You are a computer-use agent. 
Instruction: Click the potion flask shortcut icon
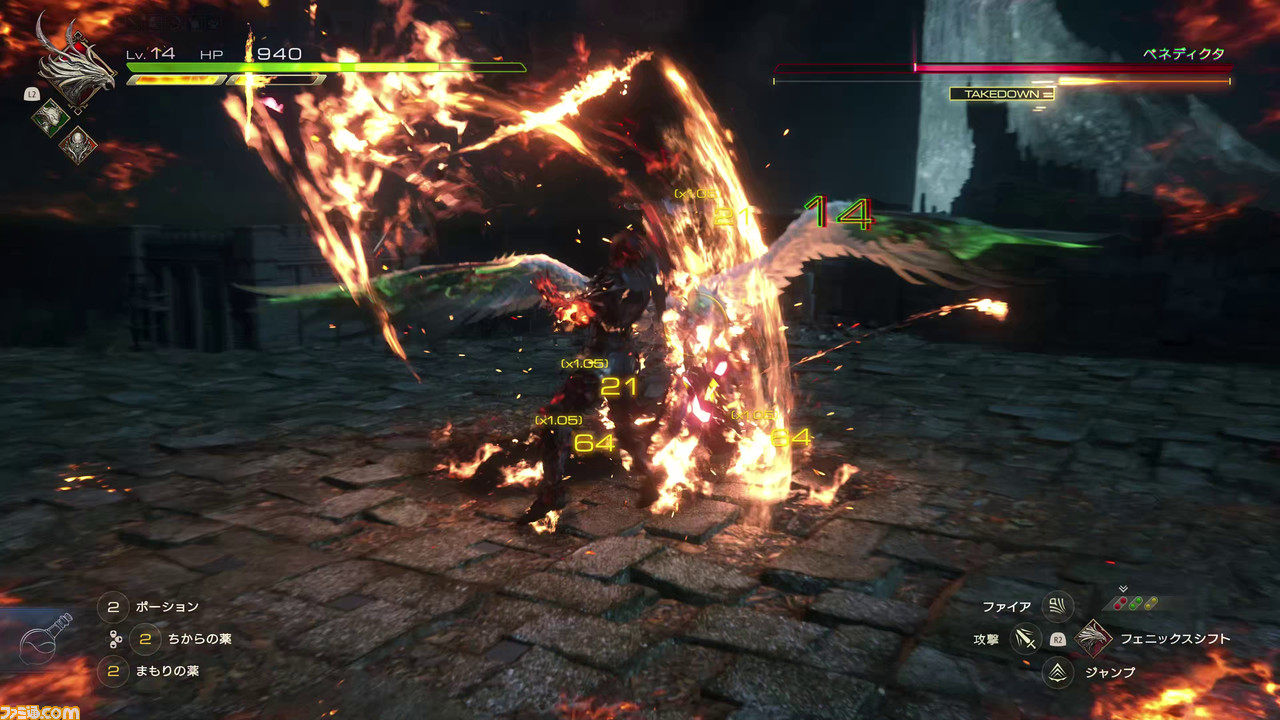[47, 640]
